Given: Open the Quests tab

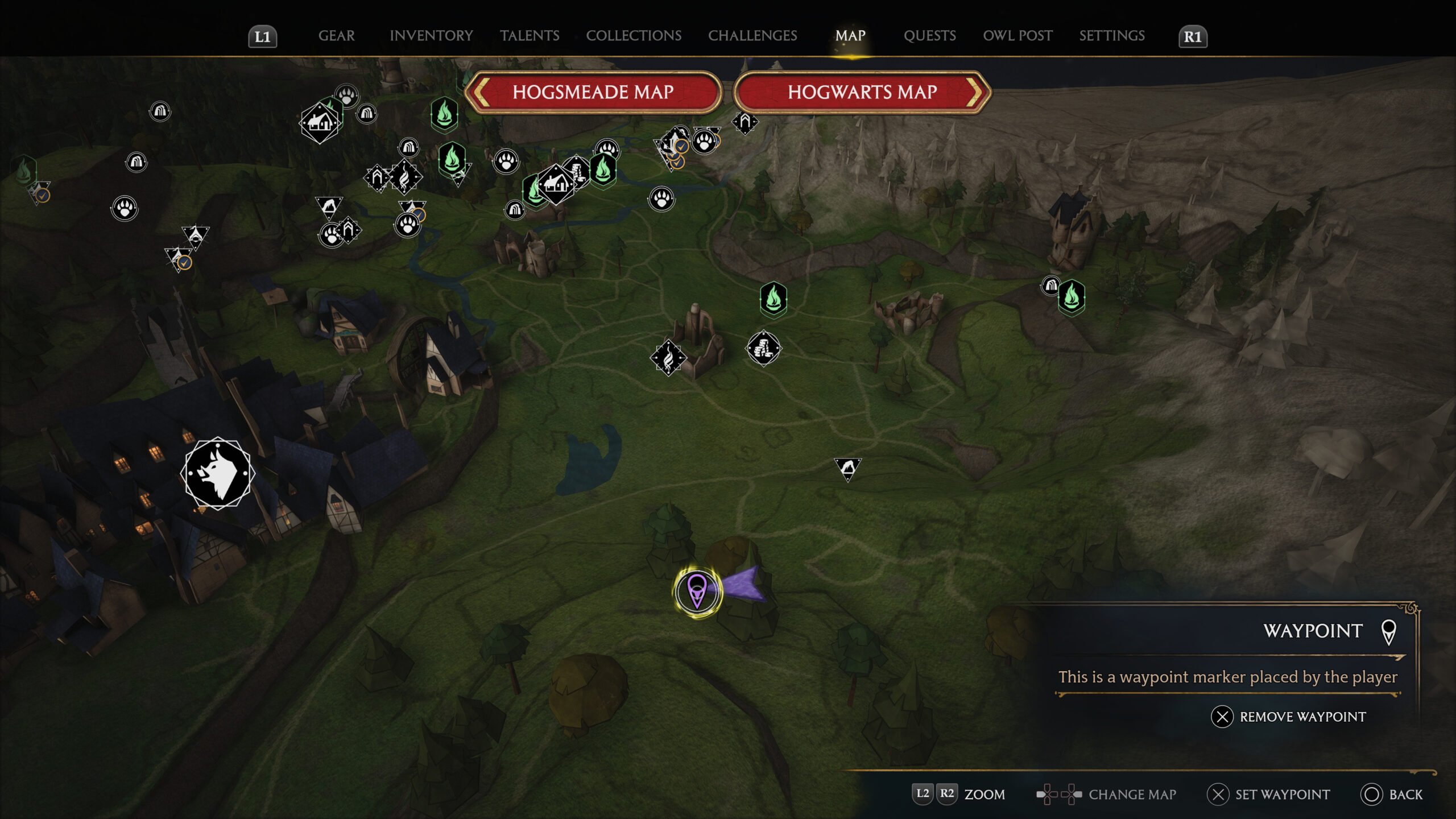Looking at the screenshot, I should click(929, 36).
